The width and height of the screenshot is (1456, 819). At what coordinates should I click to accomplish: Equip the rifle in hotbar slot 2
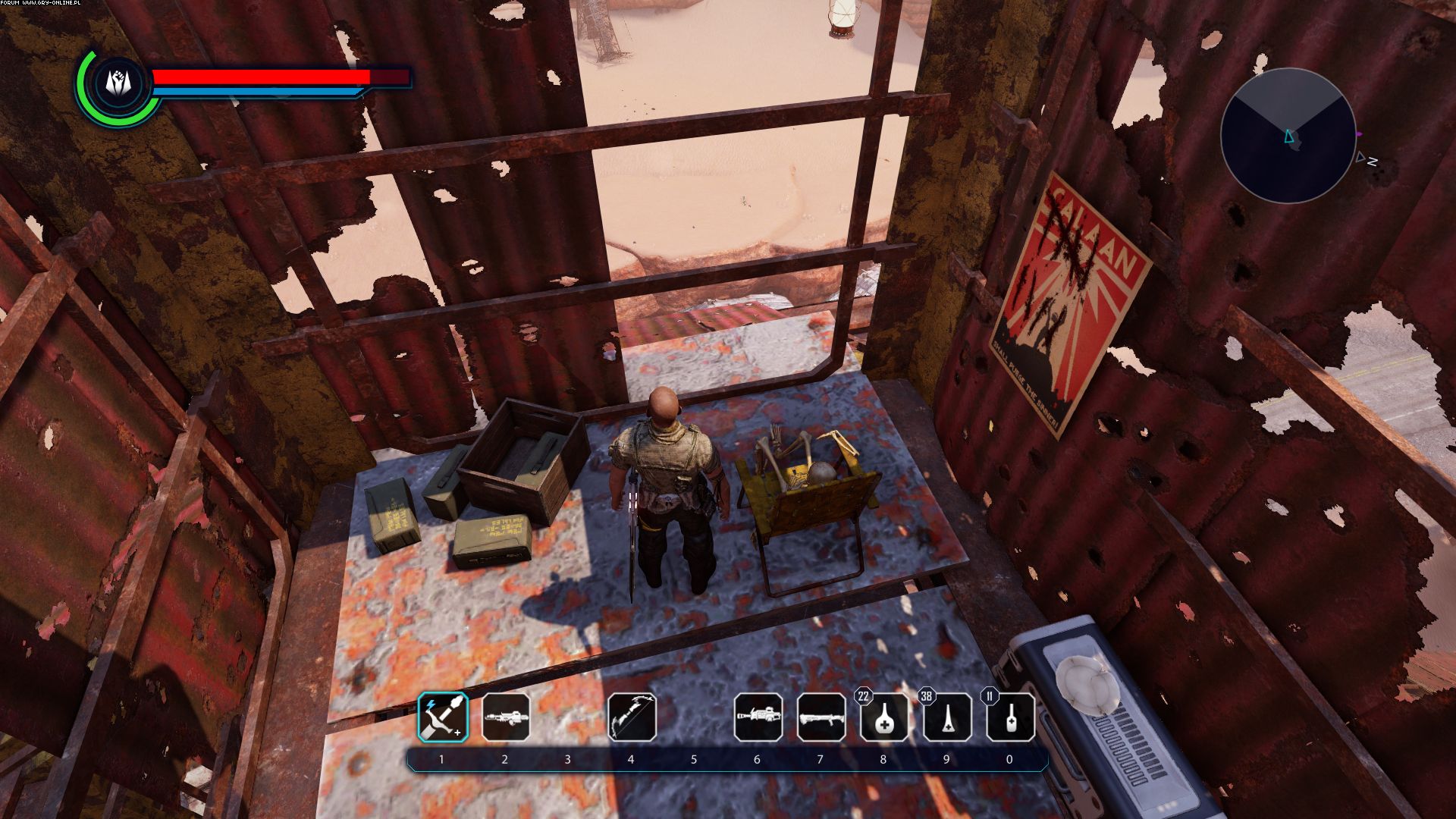click(x=506, y=717)
